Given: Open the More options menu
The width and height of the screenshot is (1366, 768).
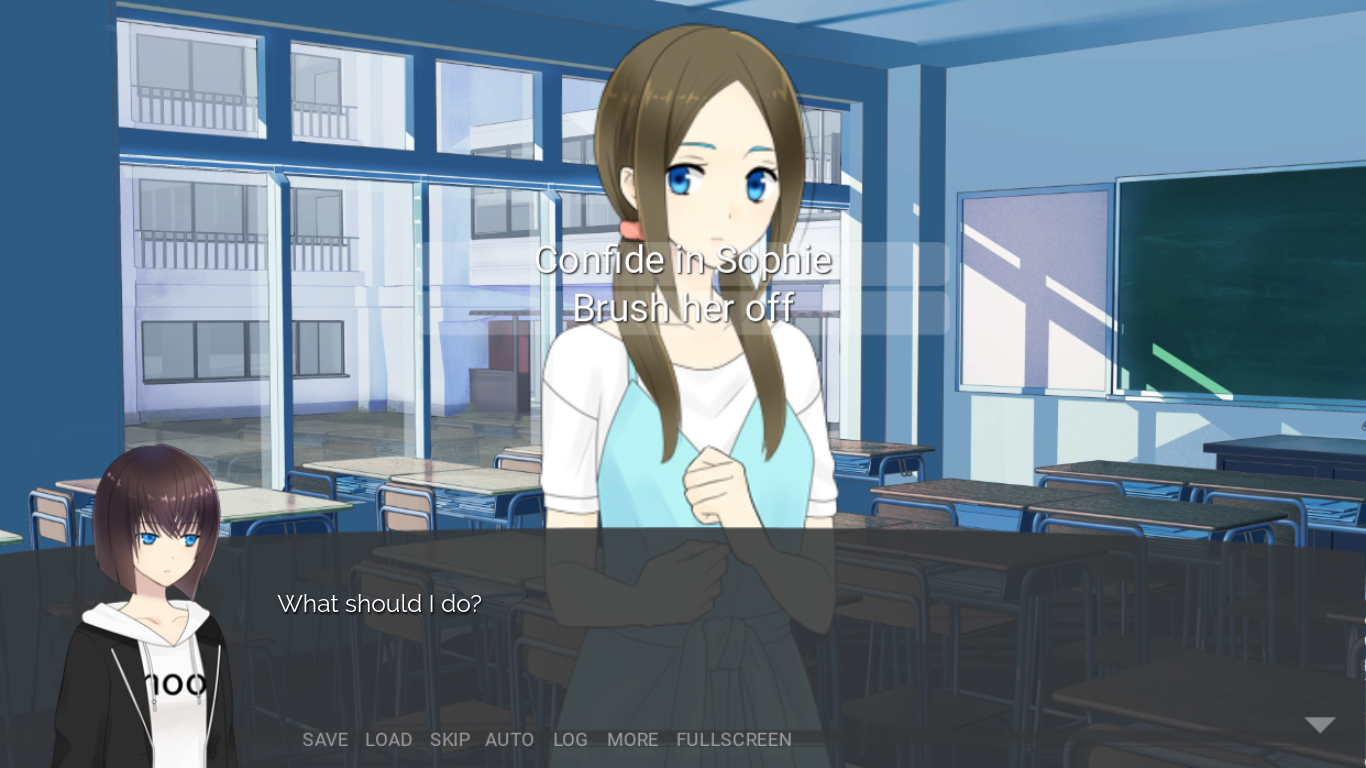Looking at the screenshot, I should click(x=632, y=740).
